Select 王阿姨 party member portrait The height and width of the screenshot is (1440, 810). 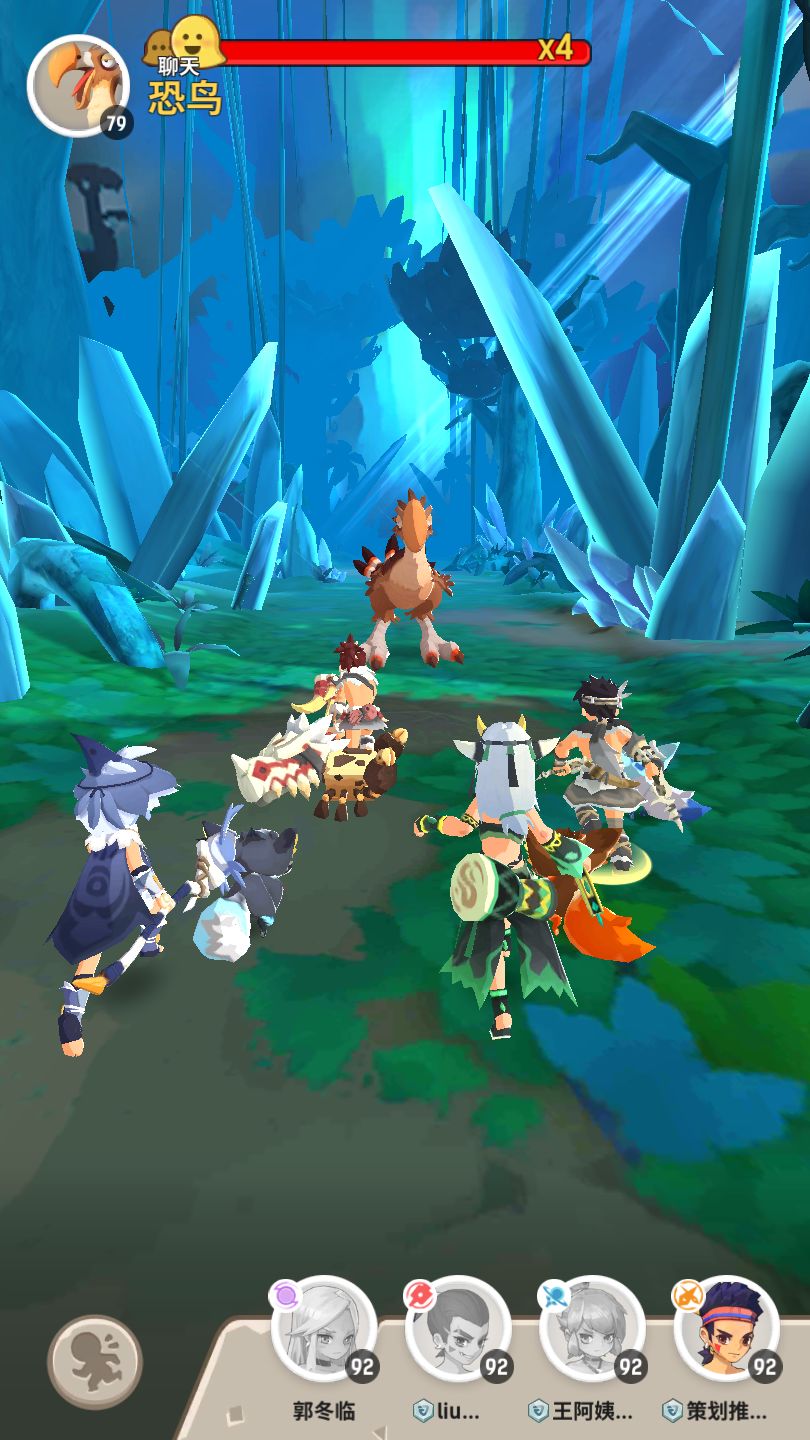tap(592, 1329)
